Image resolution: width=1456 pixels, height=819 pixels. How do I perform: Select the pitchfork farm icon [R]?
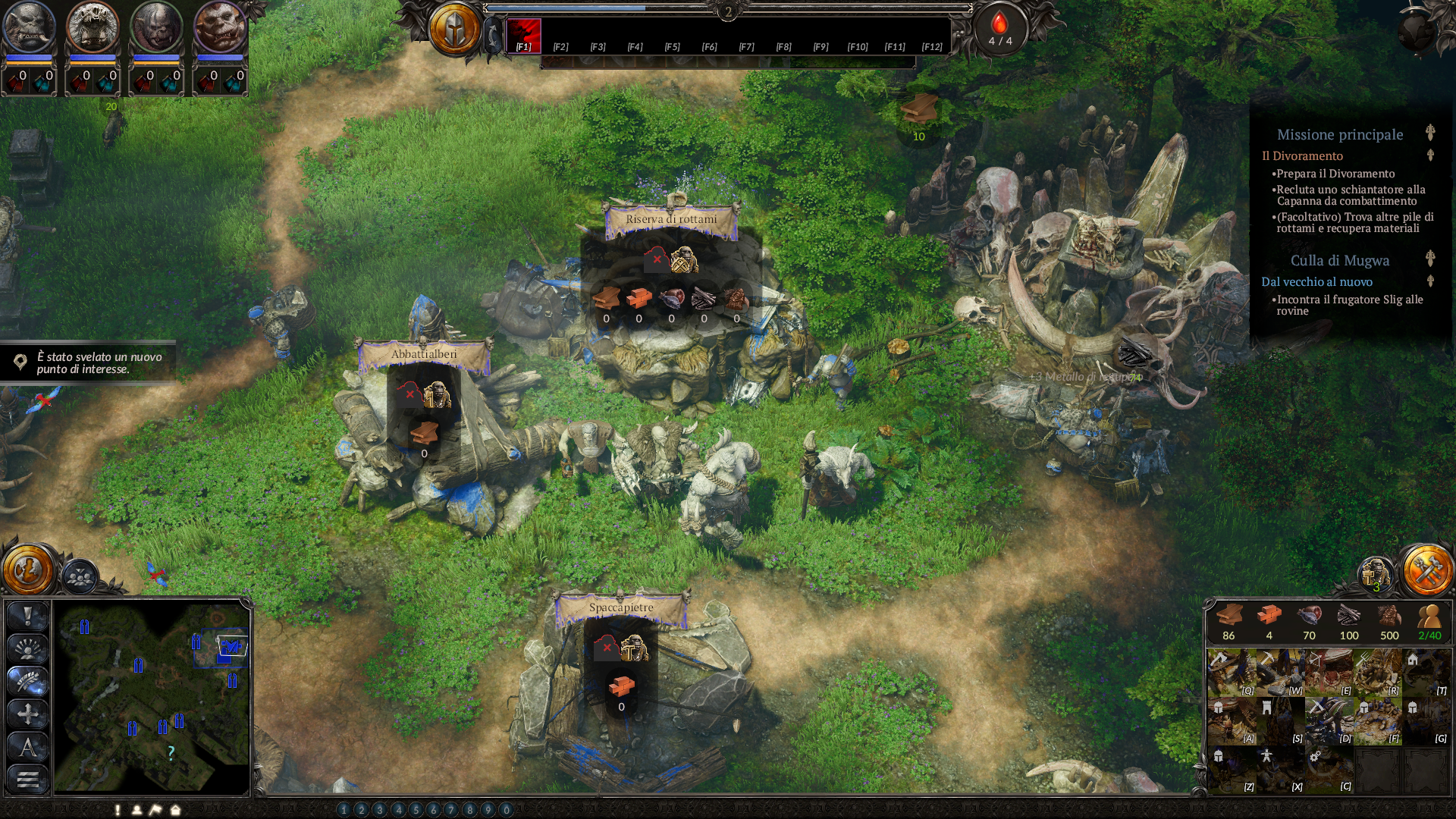coord(1378,671)
